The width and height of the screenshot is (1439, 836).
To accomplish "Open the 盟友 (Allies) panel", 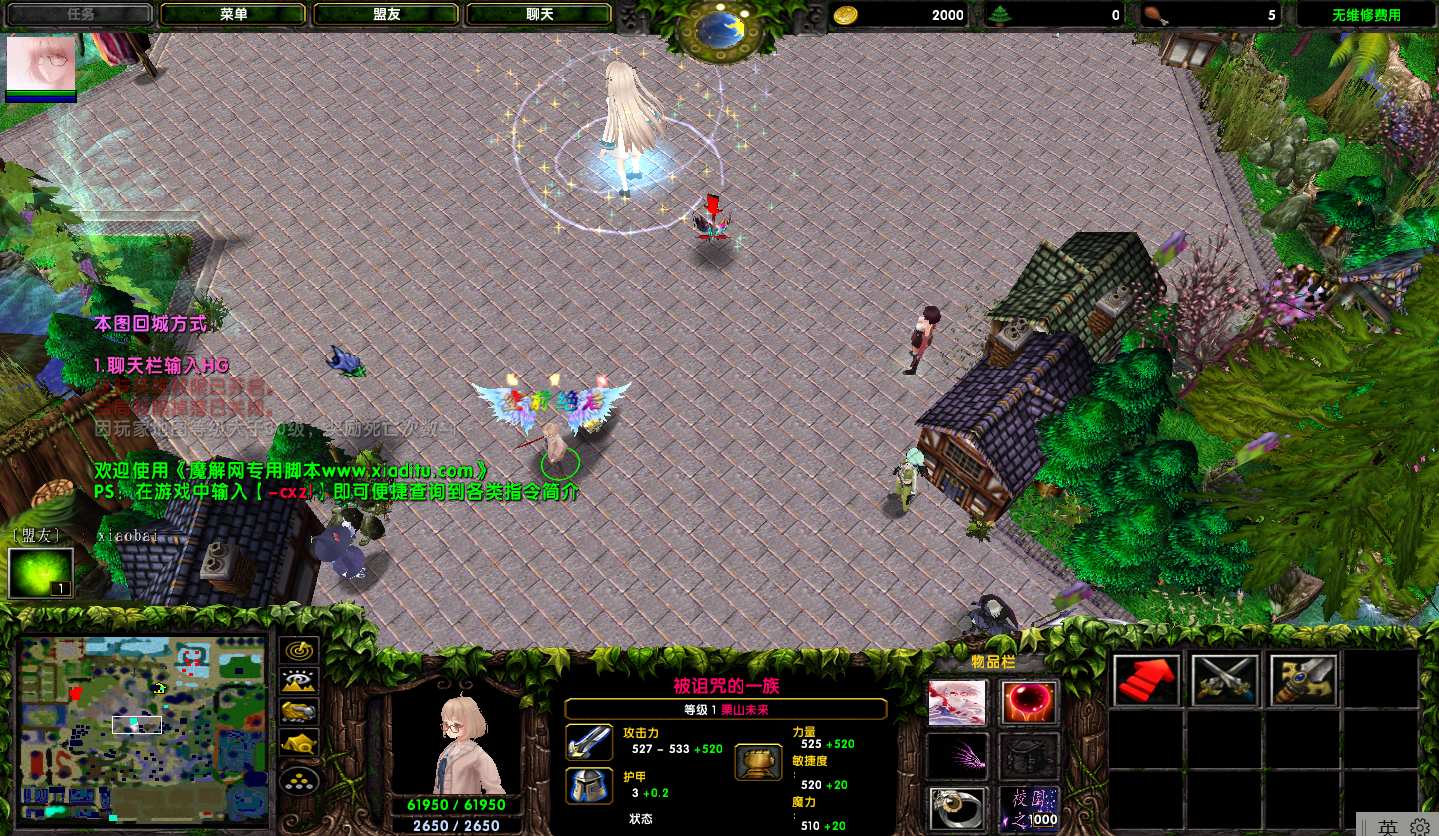I will pos(386,15).
